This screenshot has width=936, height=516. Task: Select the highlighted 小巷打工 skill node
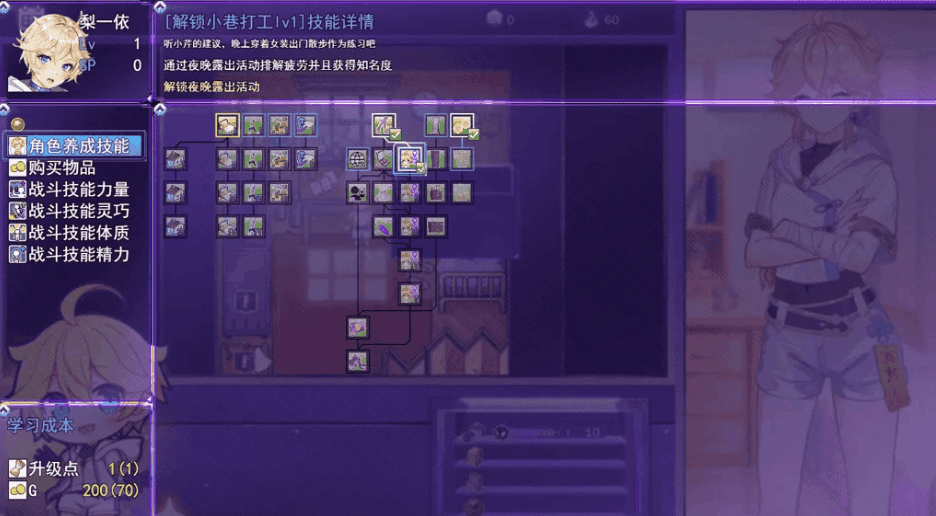(x=409, y=158)
